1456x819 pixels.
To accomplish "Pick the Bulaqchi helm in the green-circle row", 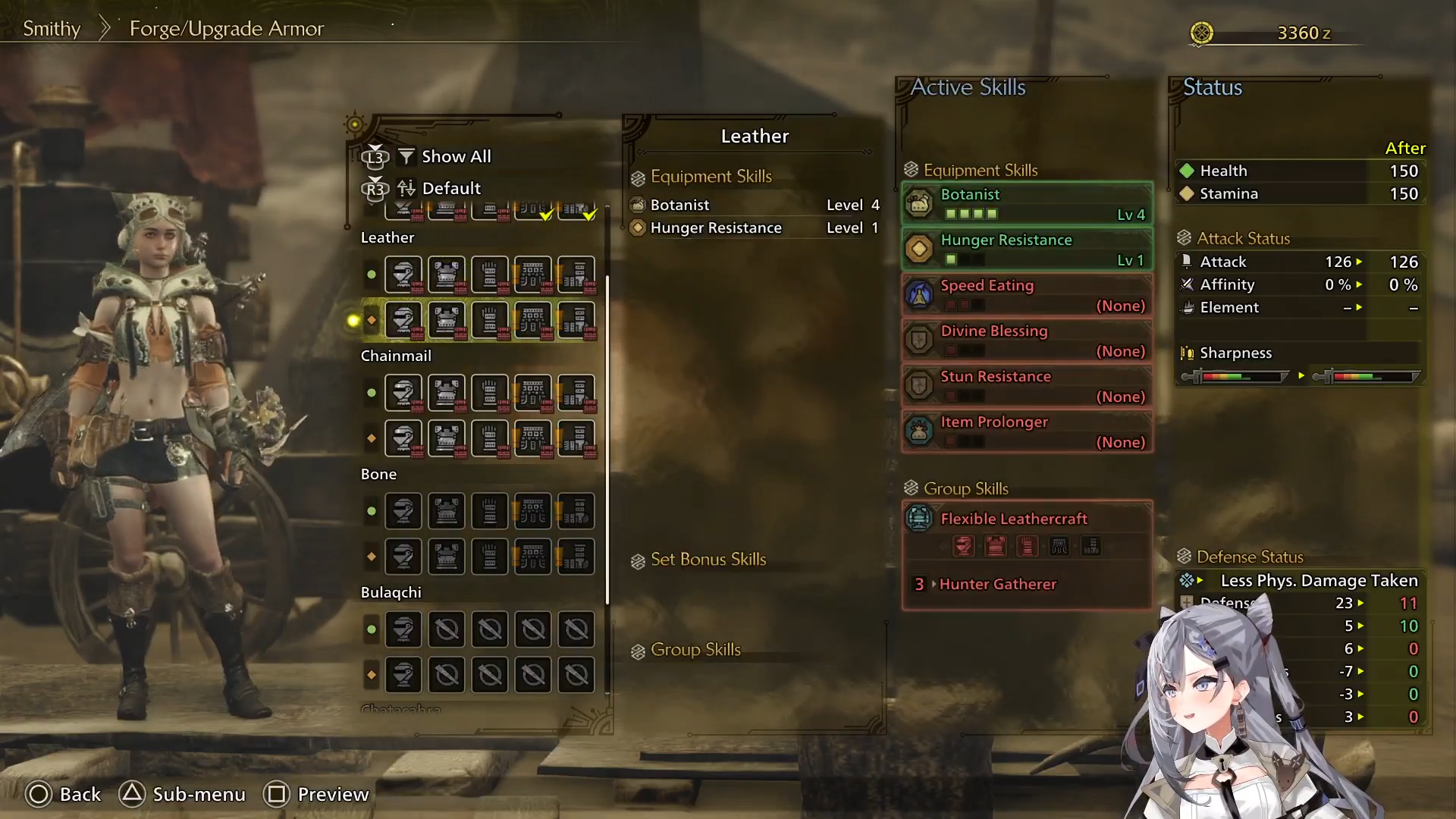I will click(403, 629).
